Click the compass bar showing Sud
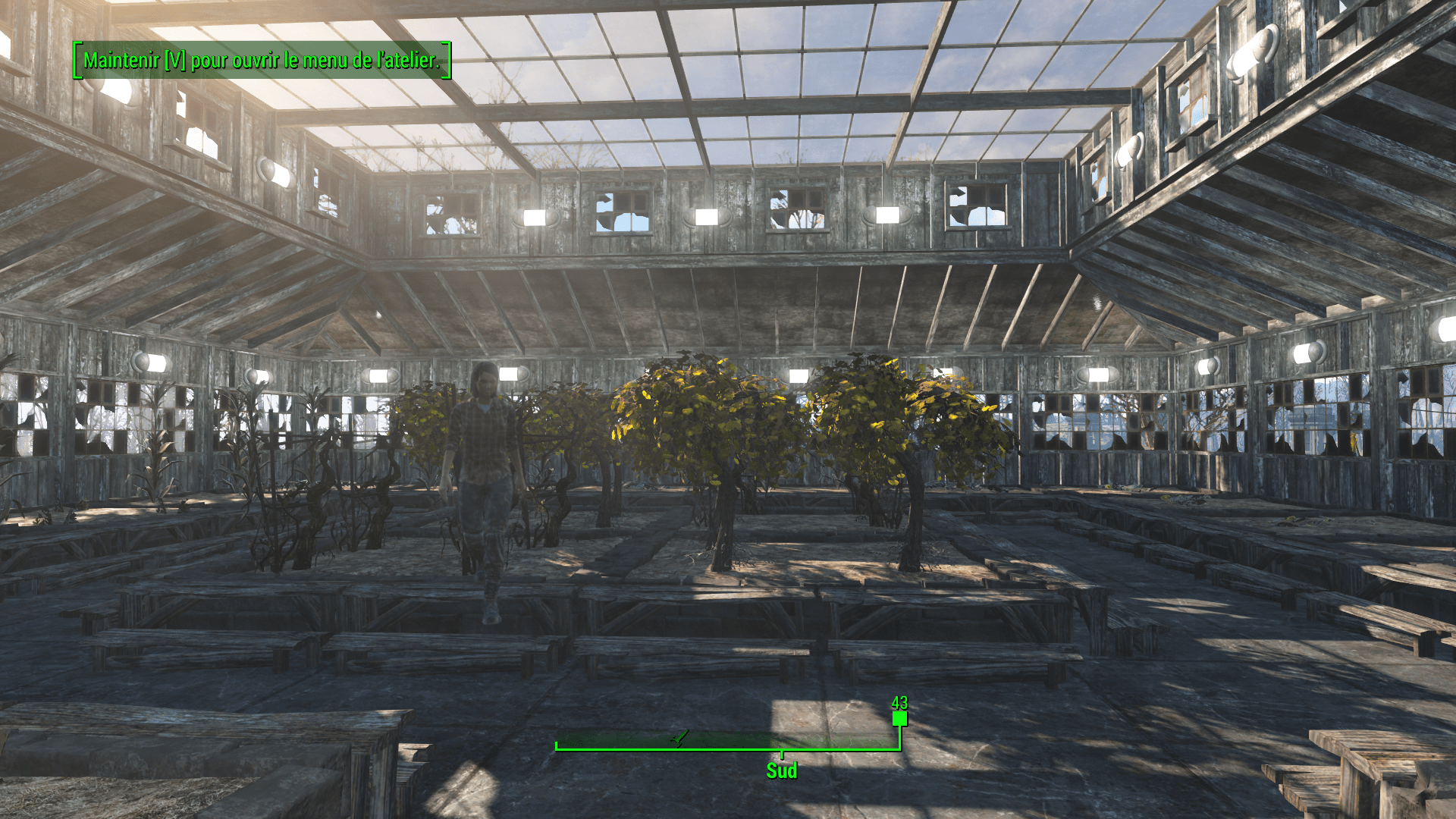This screenshot has width=1456, height=819. pos(726,742)
